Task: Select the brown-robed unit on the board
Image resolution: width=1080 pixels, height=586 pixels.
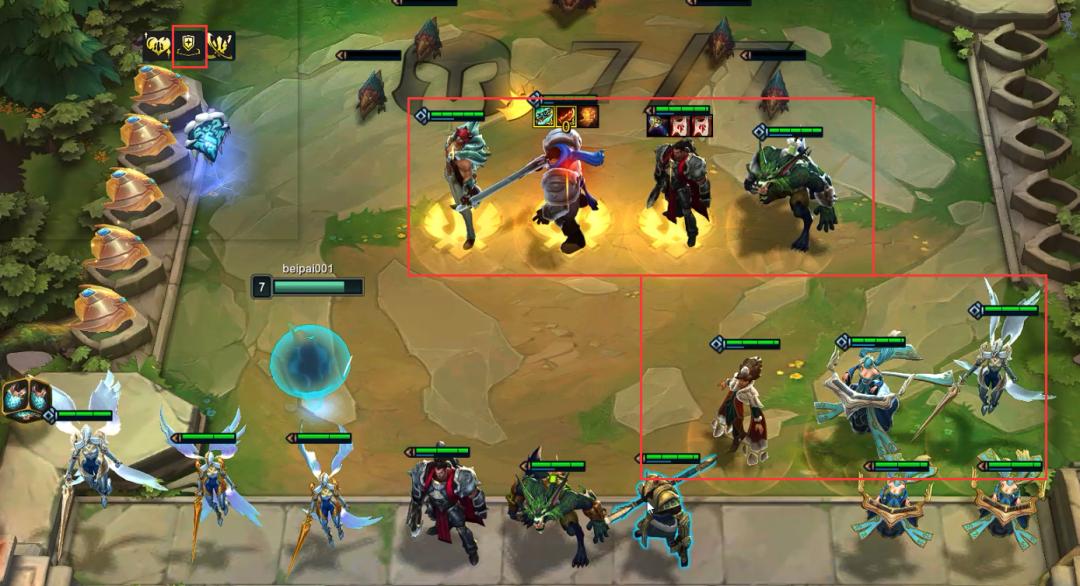Action: click(x=739, y=405)
